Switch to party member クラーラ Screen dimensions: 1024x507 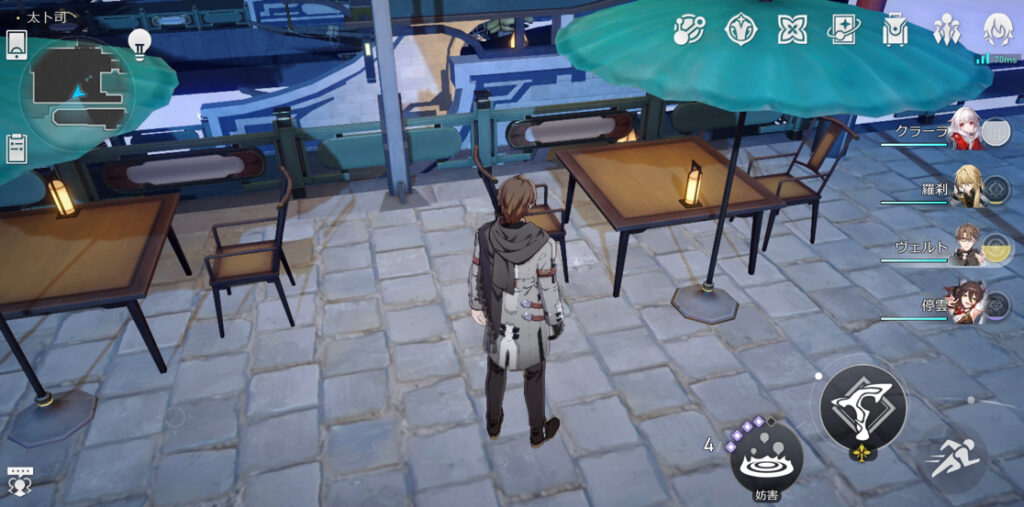pos(965,133)
